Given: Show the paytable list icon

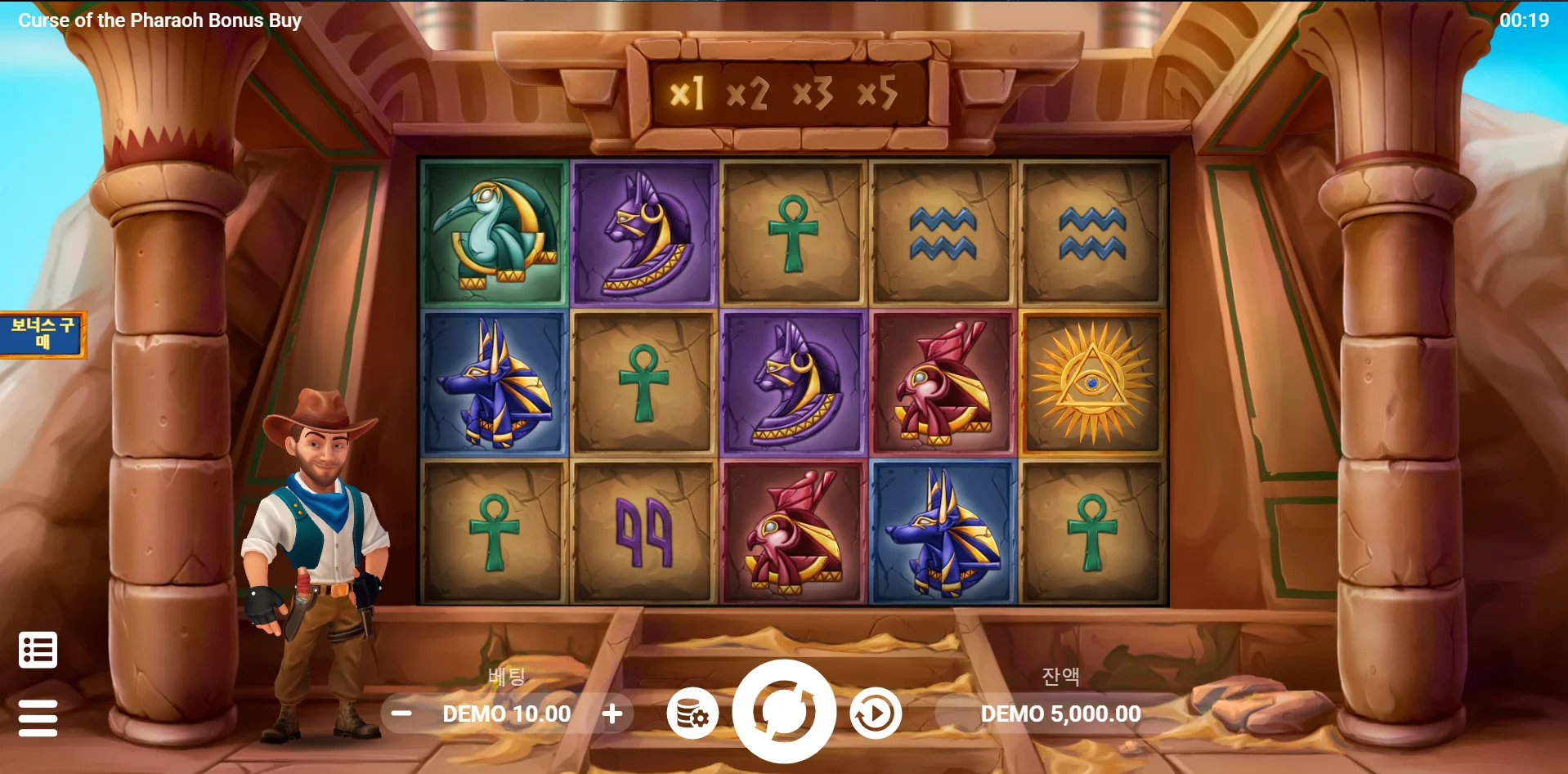Looking at the screenshot, I should (x=38, y=650).
